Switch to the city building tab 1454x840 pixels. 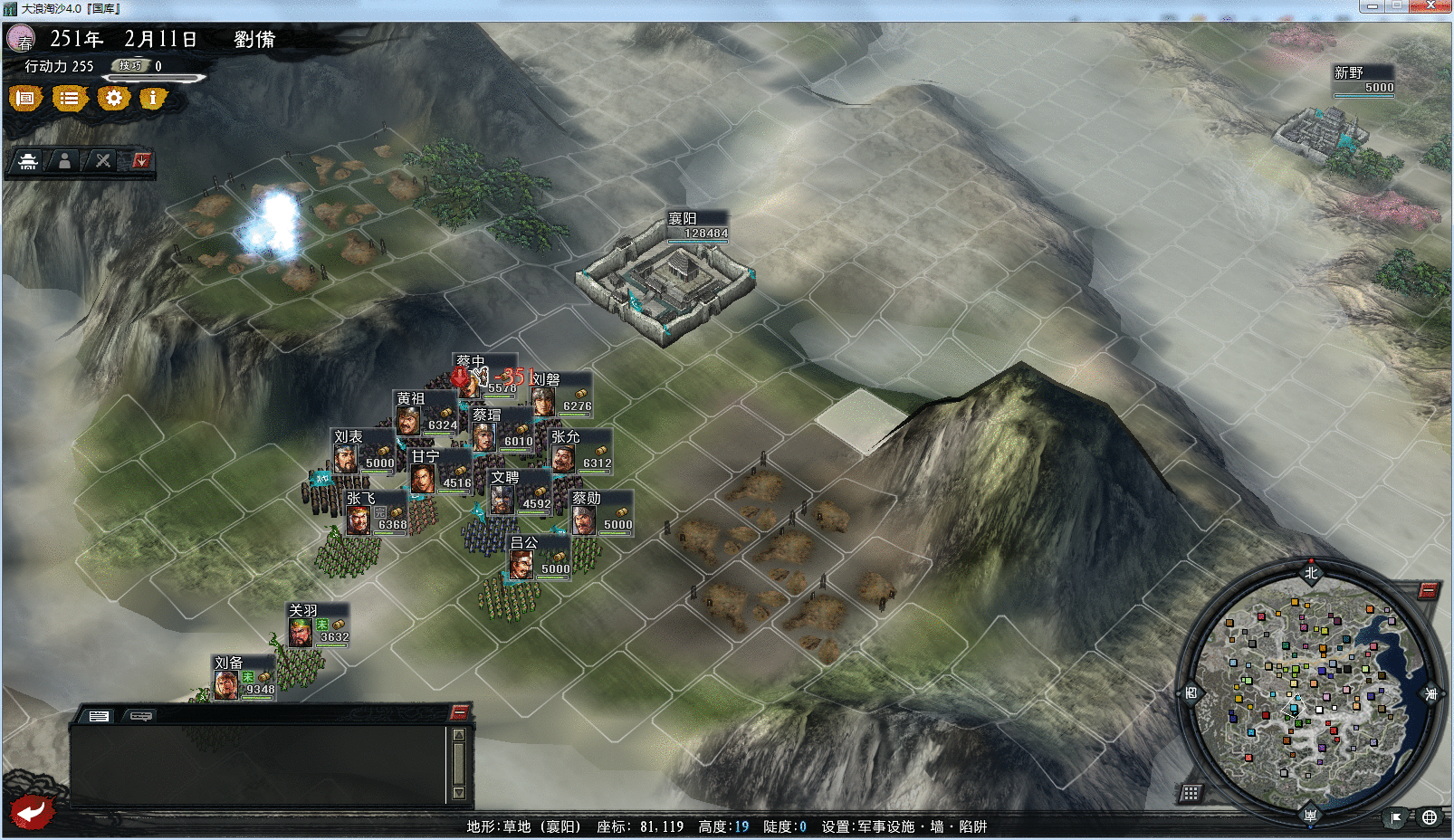tap(28, 161)
